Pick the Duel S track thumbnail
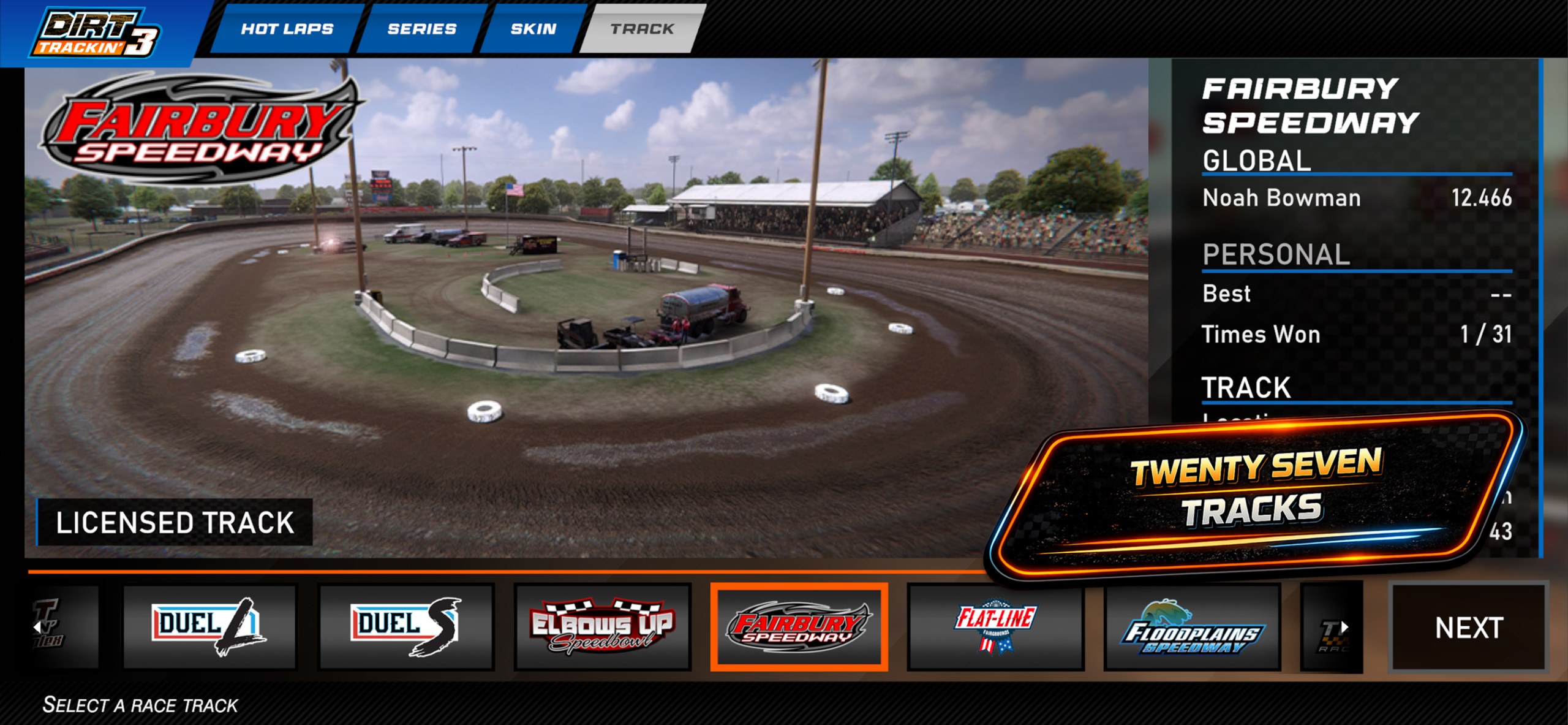The image size is (1568, 725). 406,626
